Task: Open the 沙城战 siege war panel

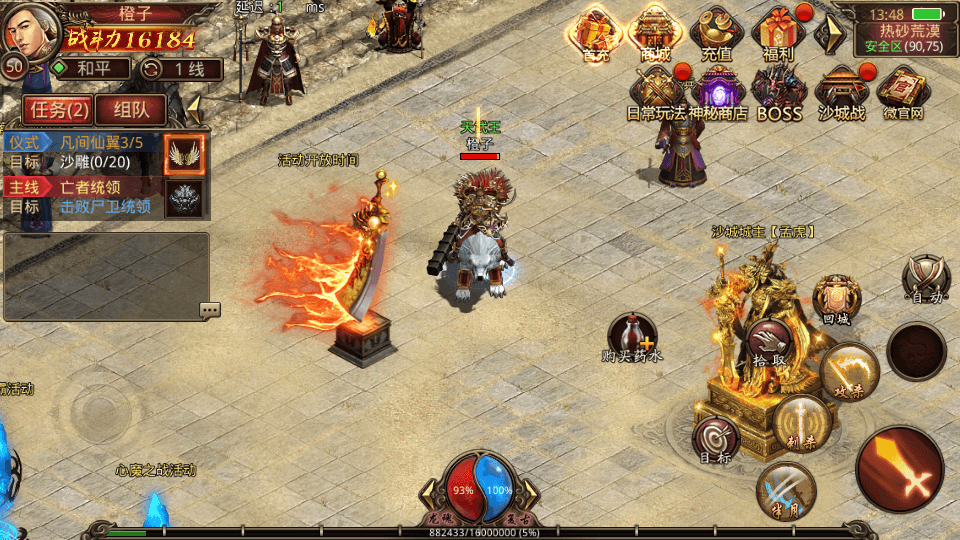Action: coord(841,92)
